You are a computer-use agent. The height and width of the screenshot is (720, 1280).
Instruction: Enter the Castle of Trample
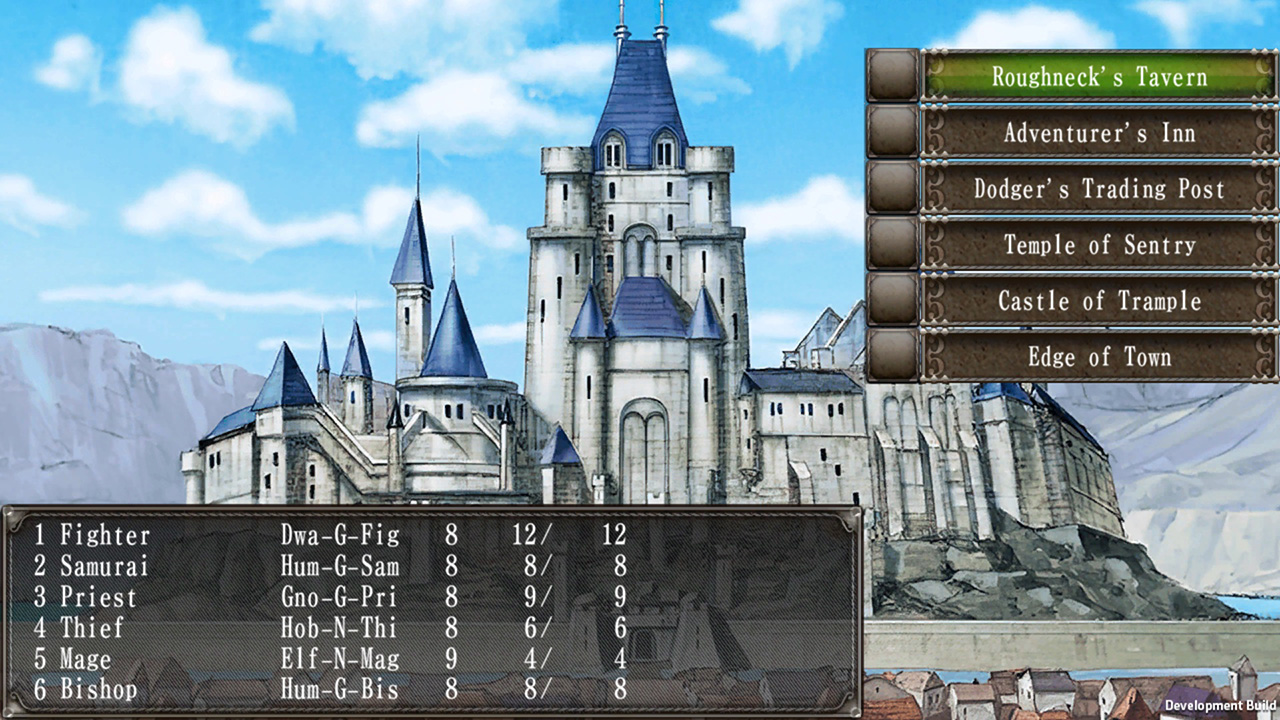click(1100, 301)
